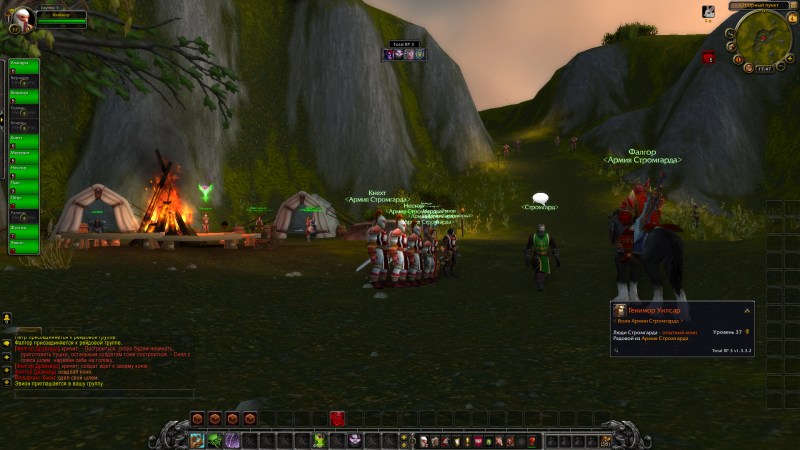Activate the red heart ability on the bar
This screenshot has width=800, height=450.
pyautogui.click(x=338, y=418)
